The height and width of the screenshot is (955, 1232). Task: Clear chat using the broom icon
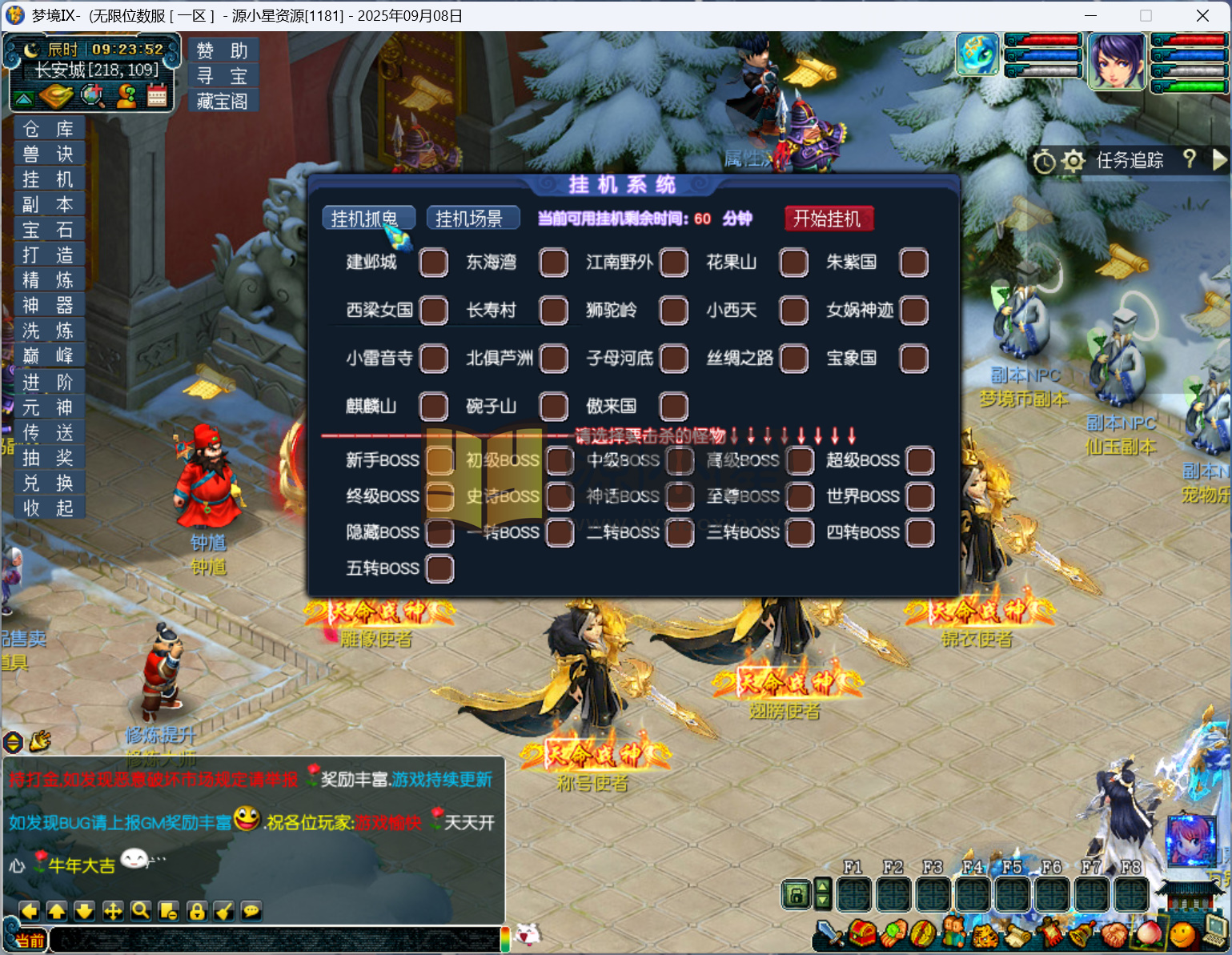(224, 911)
